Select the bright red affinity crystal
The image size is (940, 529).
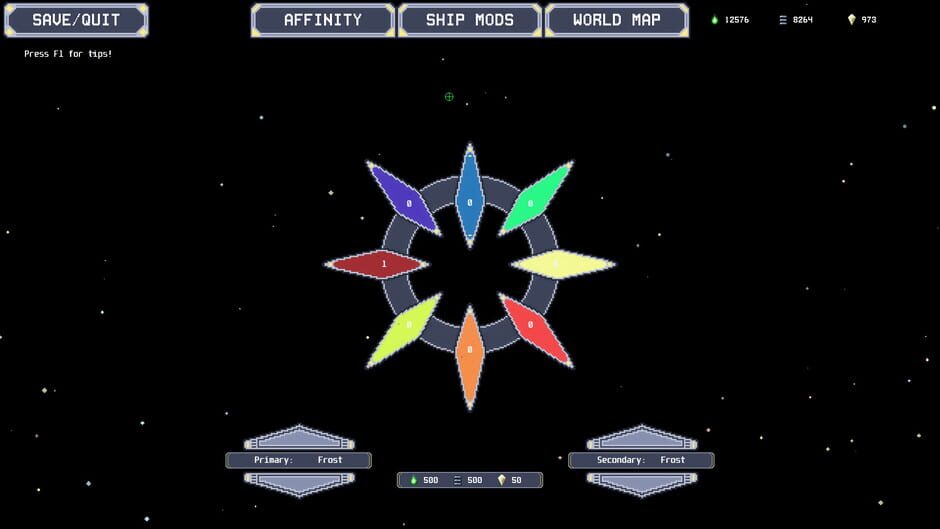coord(534,328)
